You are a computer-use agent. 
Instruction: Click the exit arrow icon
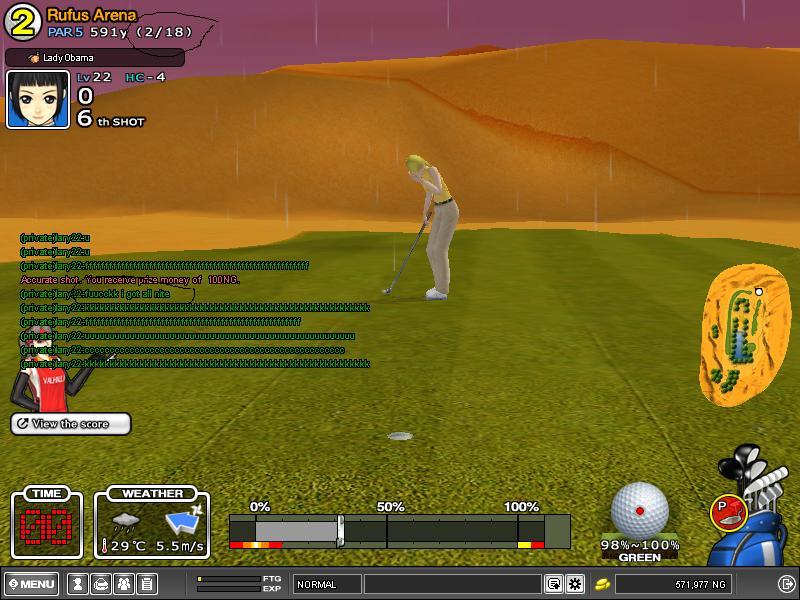click(786, 584)
